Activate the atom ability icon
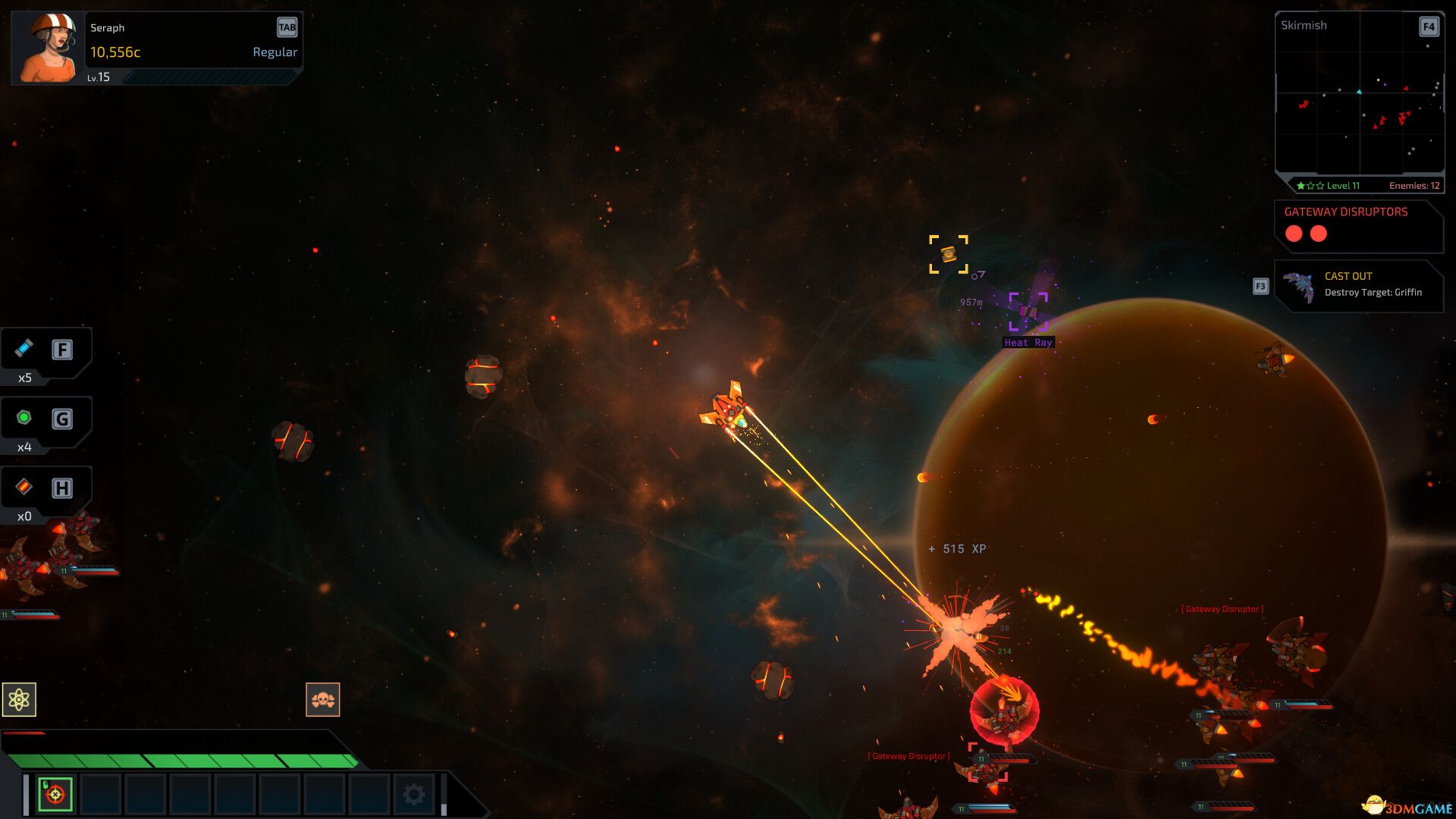1456x819 pixels. pyautogui.click(x=19, y=699)
